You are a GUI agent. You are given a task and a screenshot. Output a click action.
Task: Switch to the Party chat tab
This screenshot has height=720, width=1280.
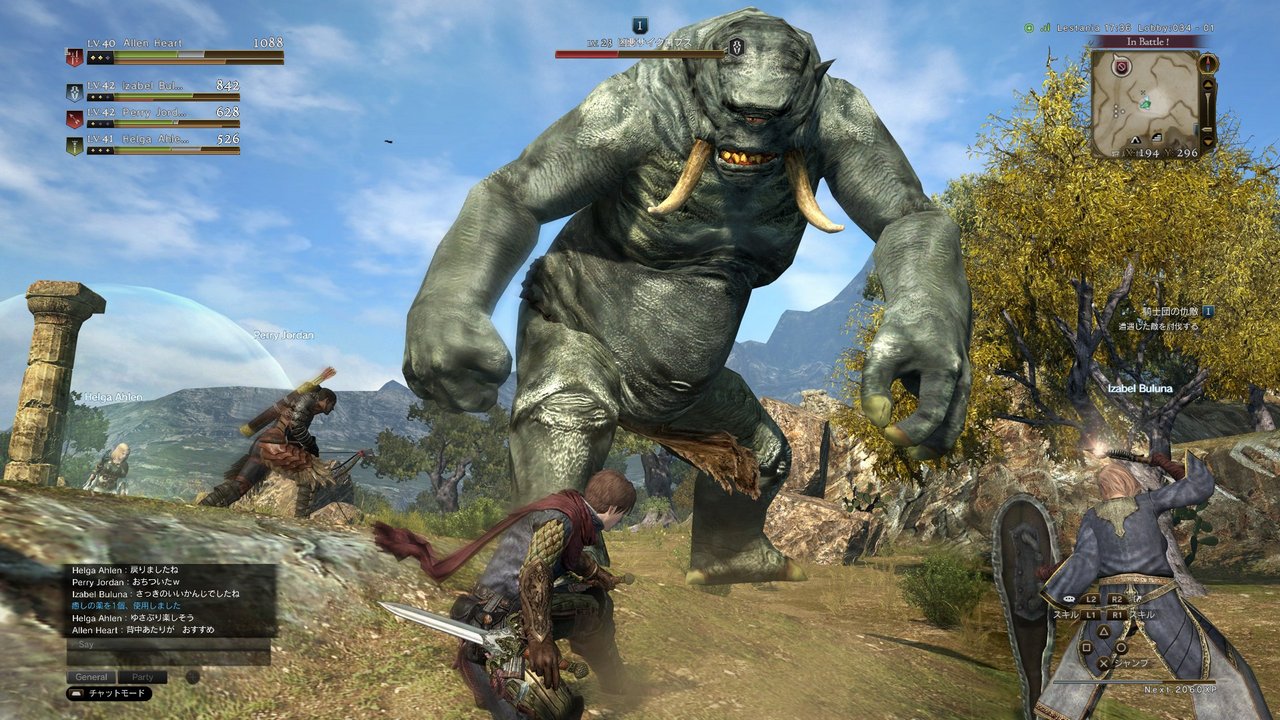(143, 676)
